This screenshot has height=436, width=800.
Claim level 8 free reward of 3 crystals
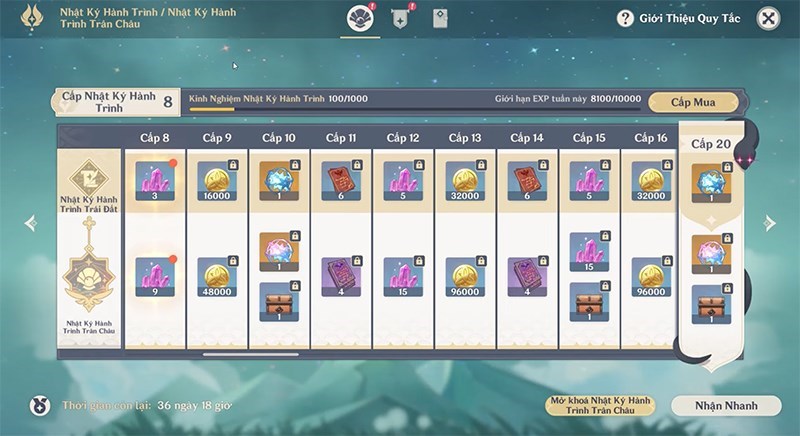tap(155, 181)
